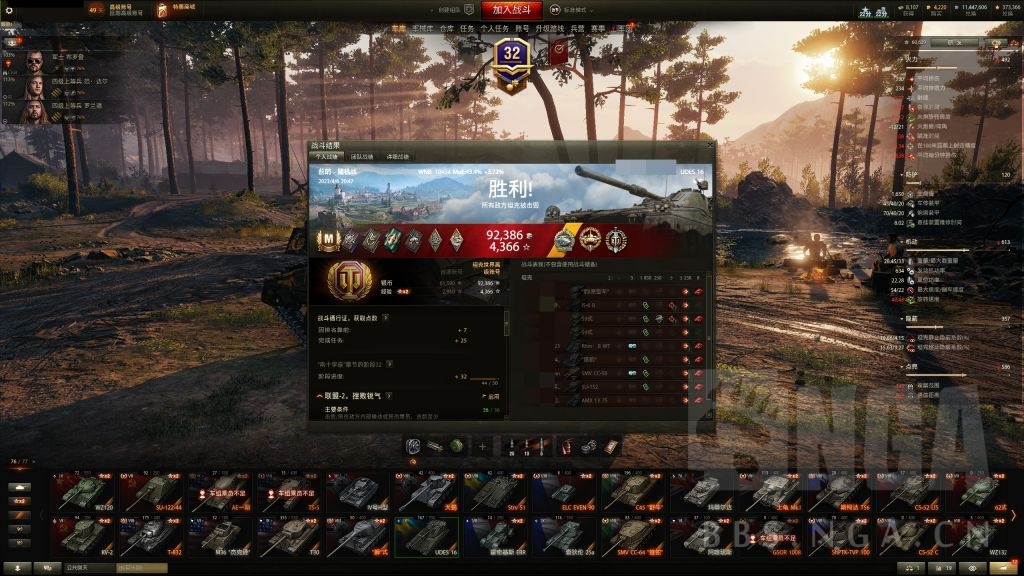Pick the ELC EVEN 90 tank
The width and height of the screenshot is (1024, 576).
563,492
